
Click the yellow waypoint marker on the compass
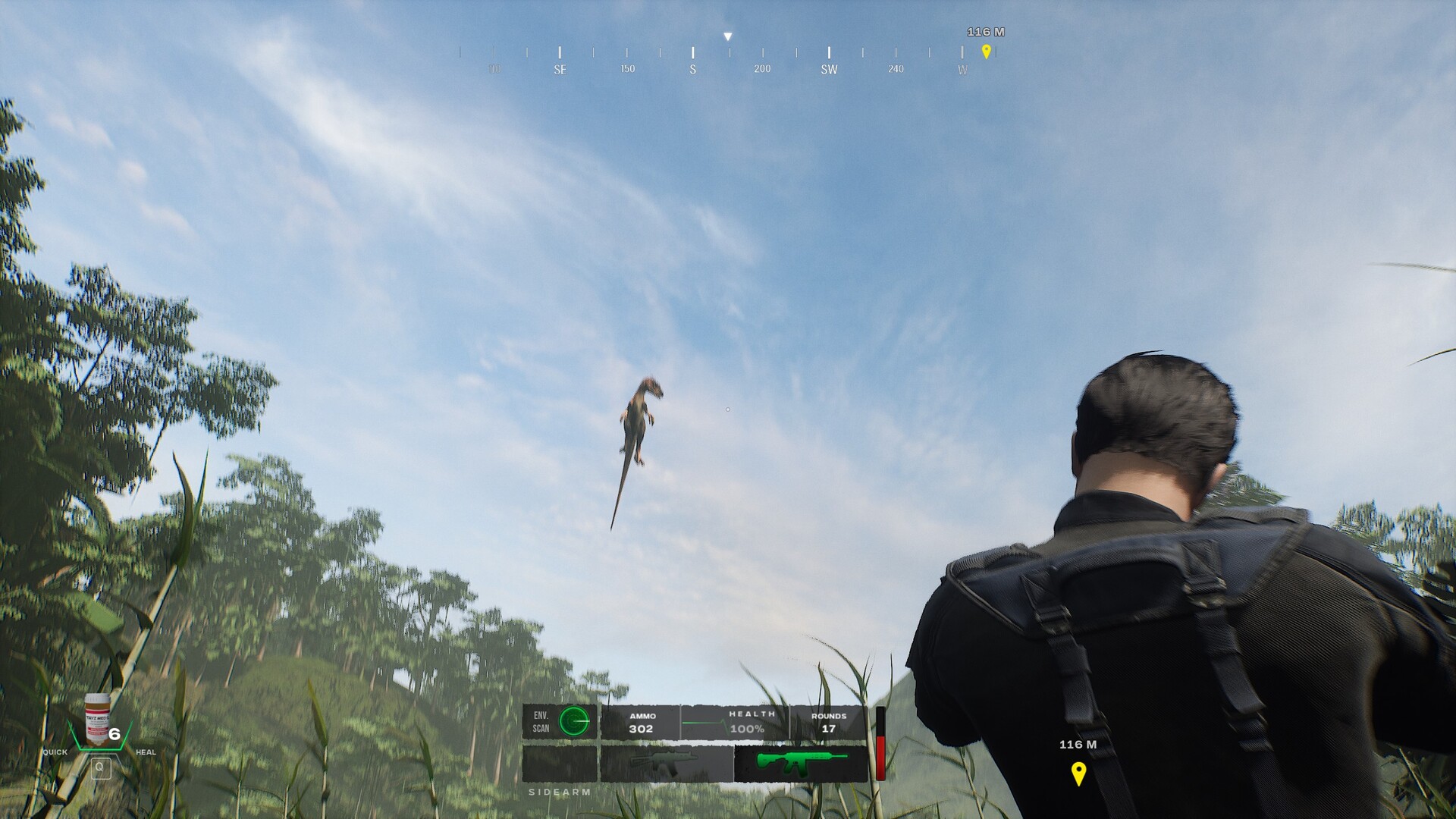coord(986,52)
